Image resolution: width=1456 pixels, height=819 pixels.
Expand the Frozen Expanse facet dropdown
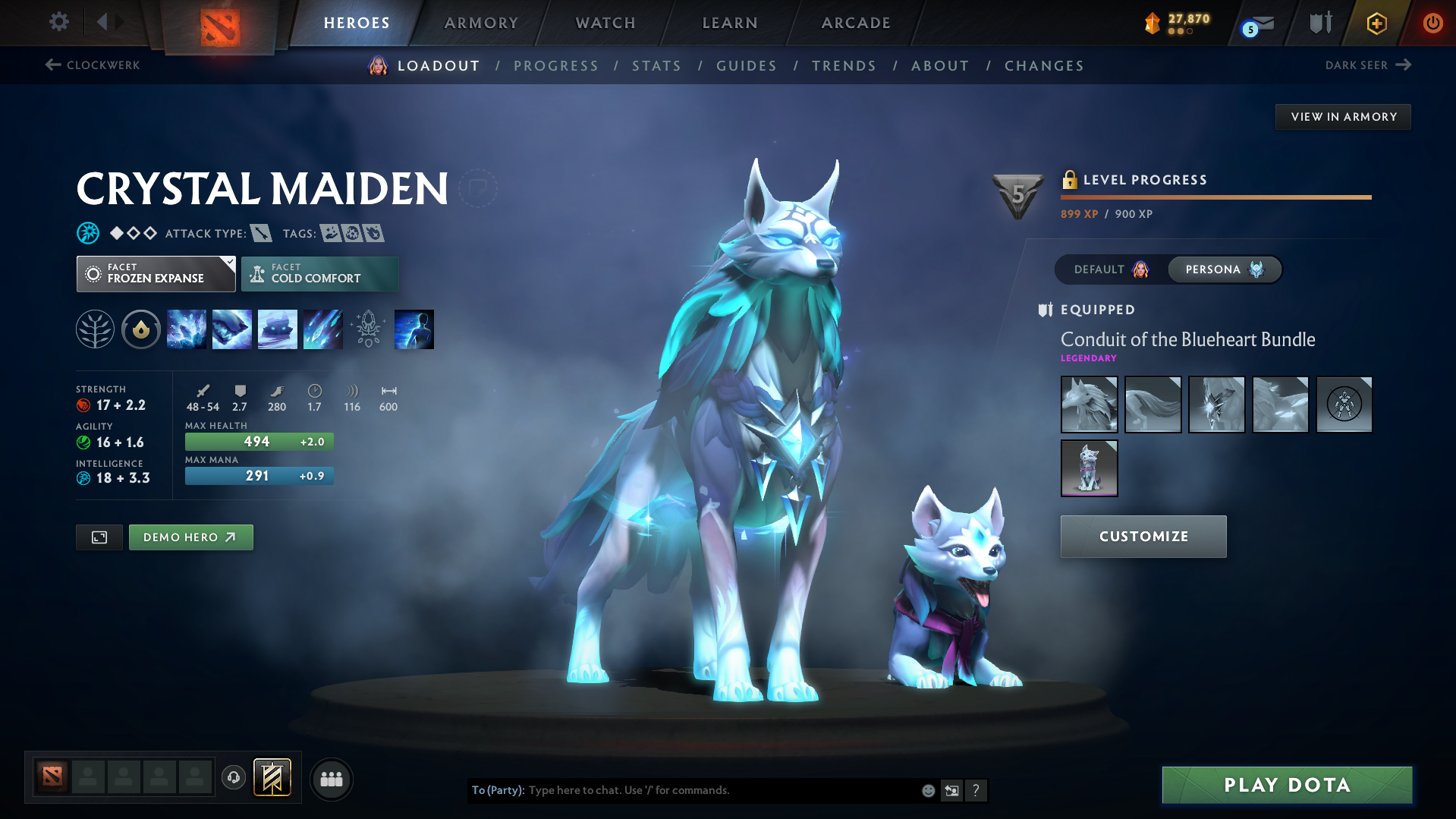156,273
